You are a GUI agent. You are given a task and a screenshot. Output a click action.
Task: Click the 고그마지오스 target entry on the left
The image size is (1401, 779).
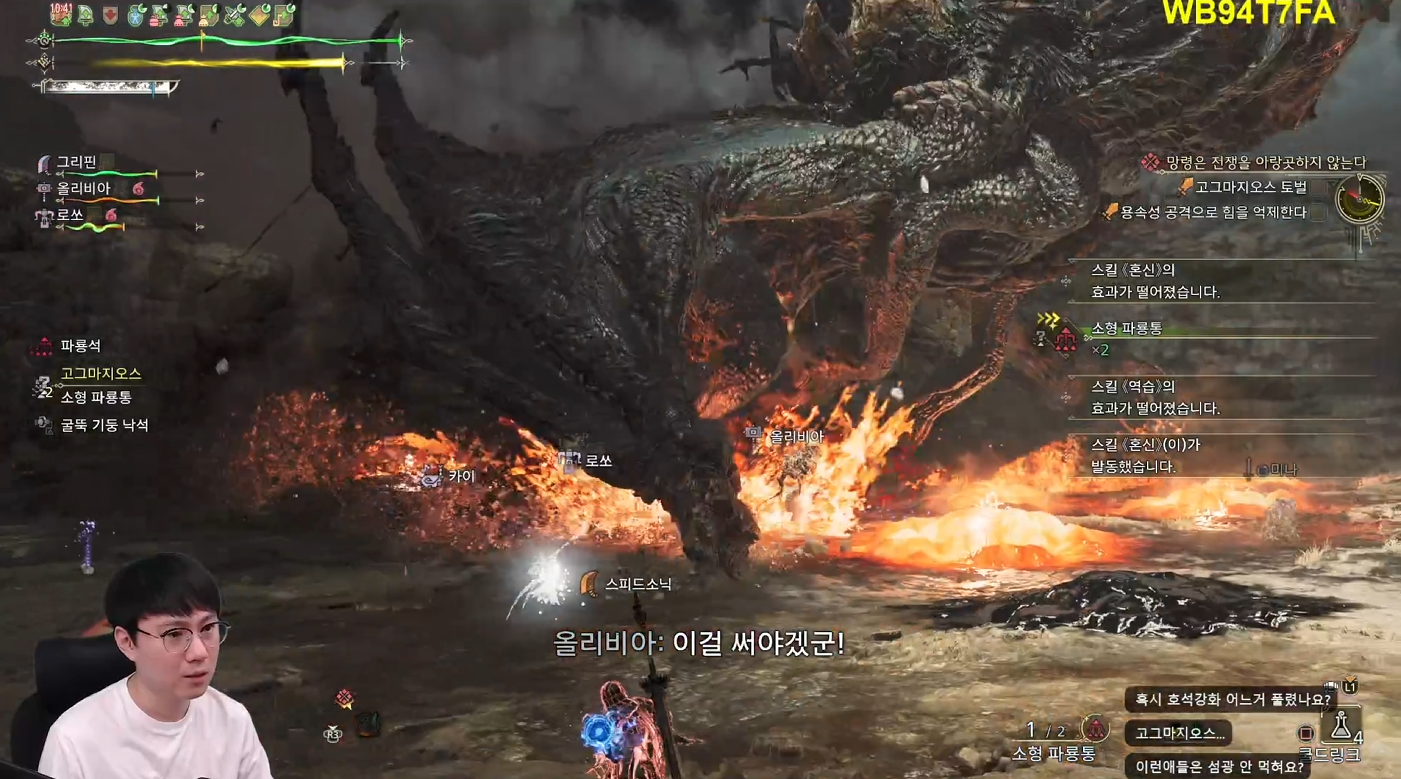click(x=100, y=373)
